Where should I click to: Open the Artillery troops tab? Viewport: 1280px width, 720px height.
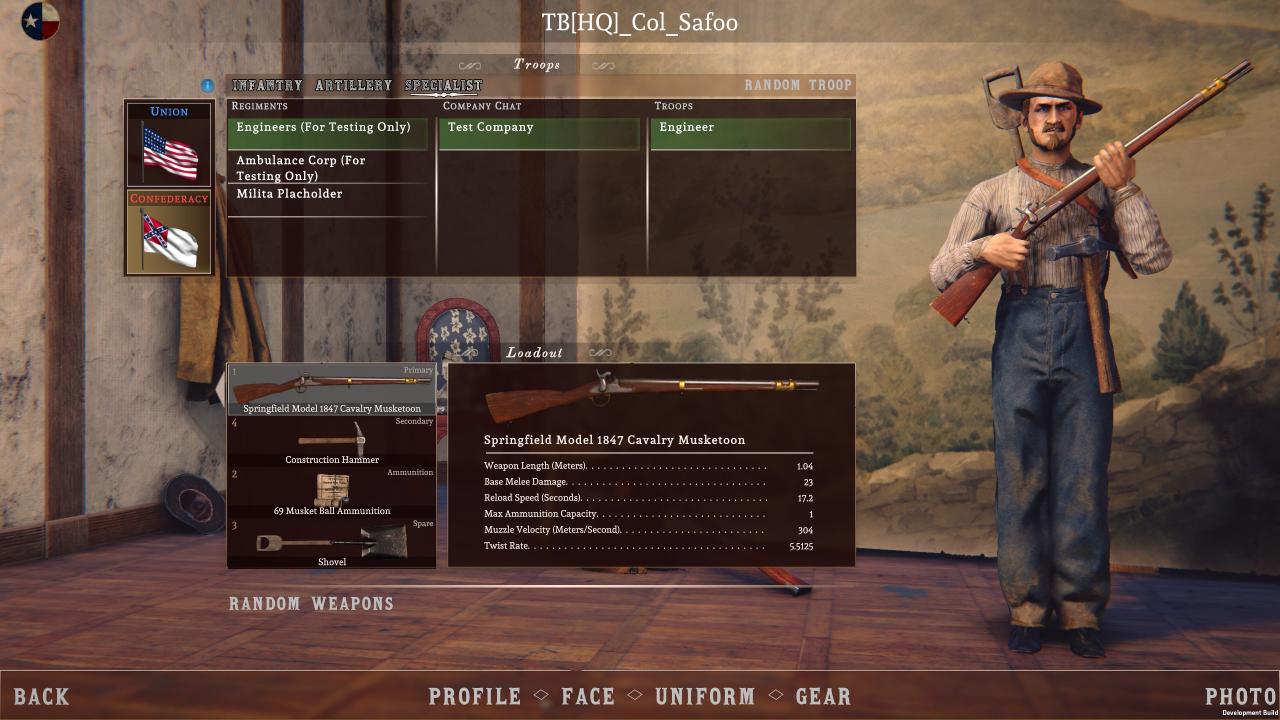353,86
